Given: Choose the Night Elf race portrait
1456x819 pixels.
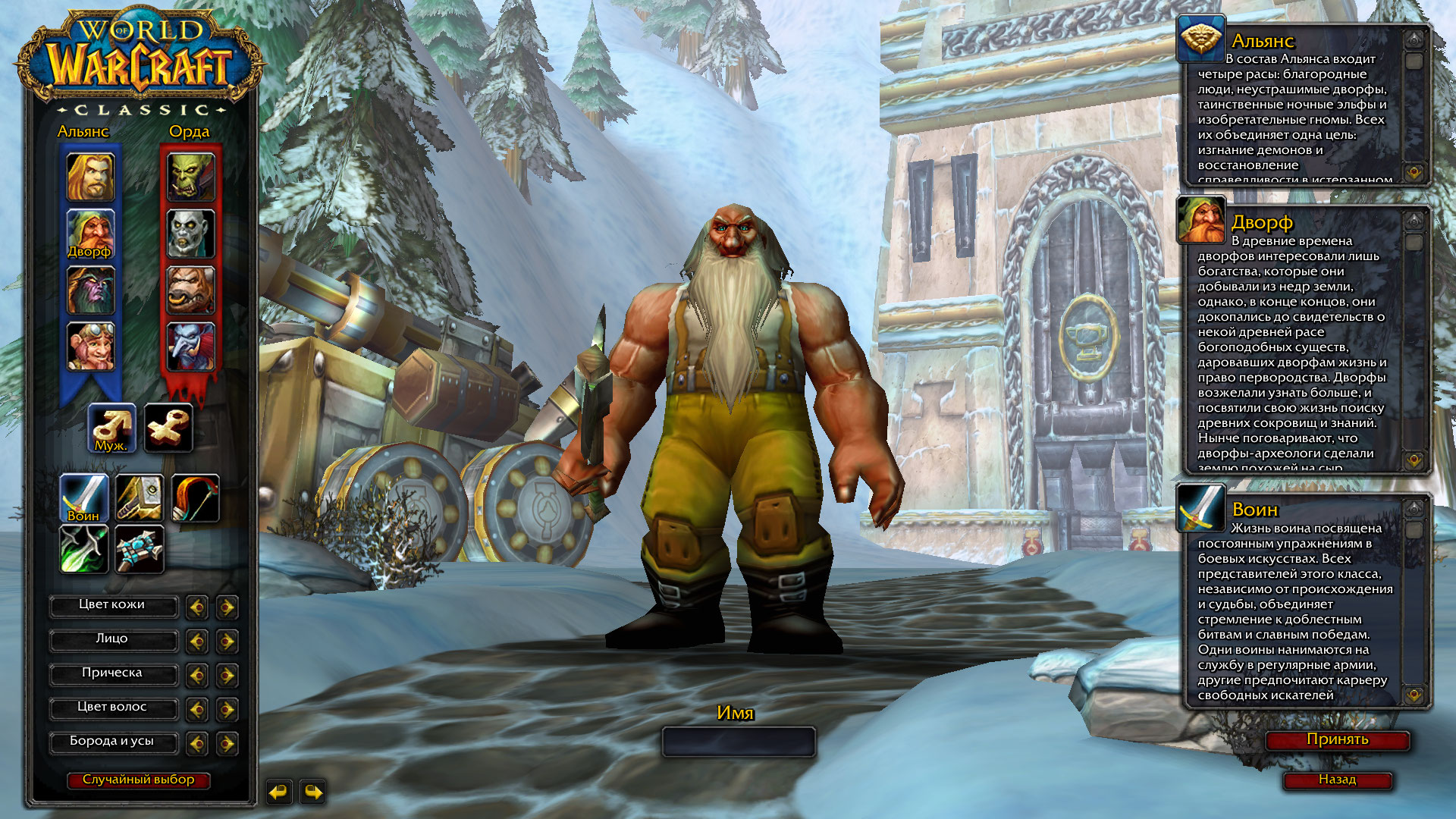Looking at the screenshot, I should 91,290.
